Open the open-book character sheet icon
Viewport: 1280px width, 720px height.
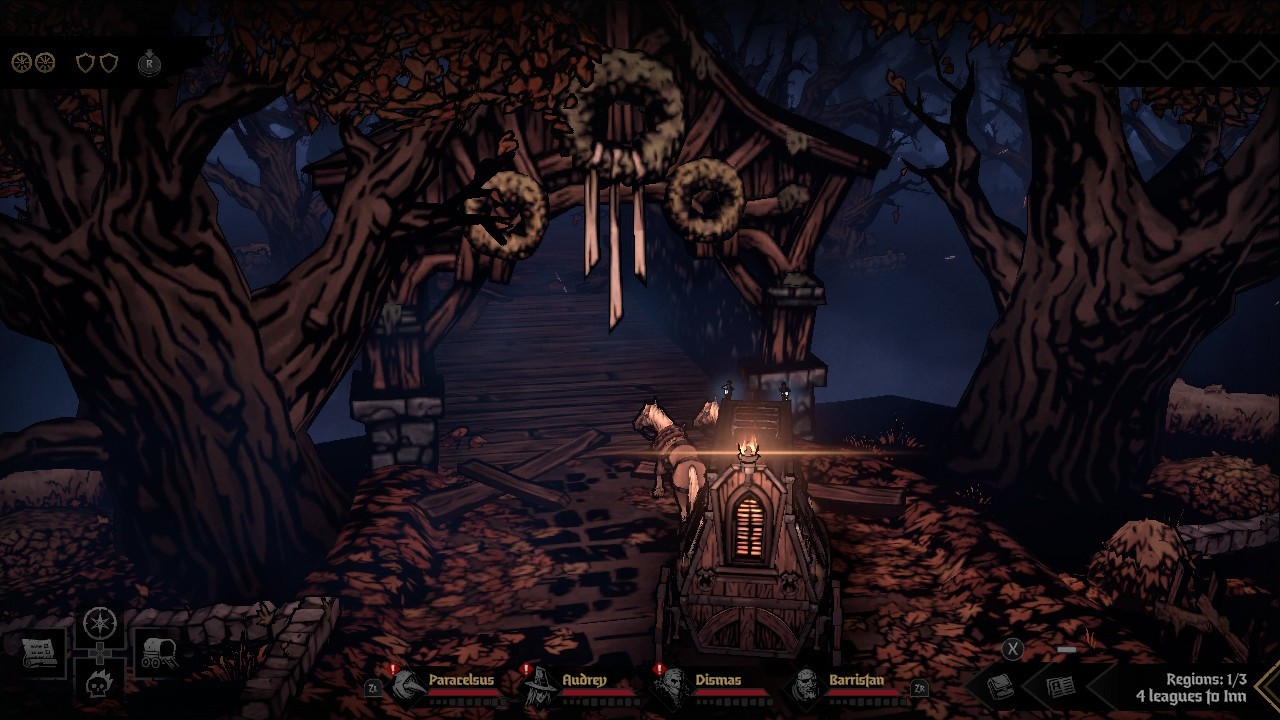click(x=1059, y=686)
